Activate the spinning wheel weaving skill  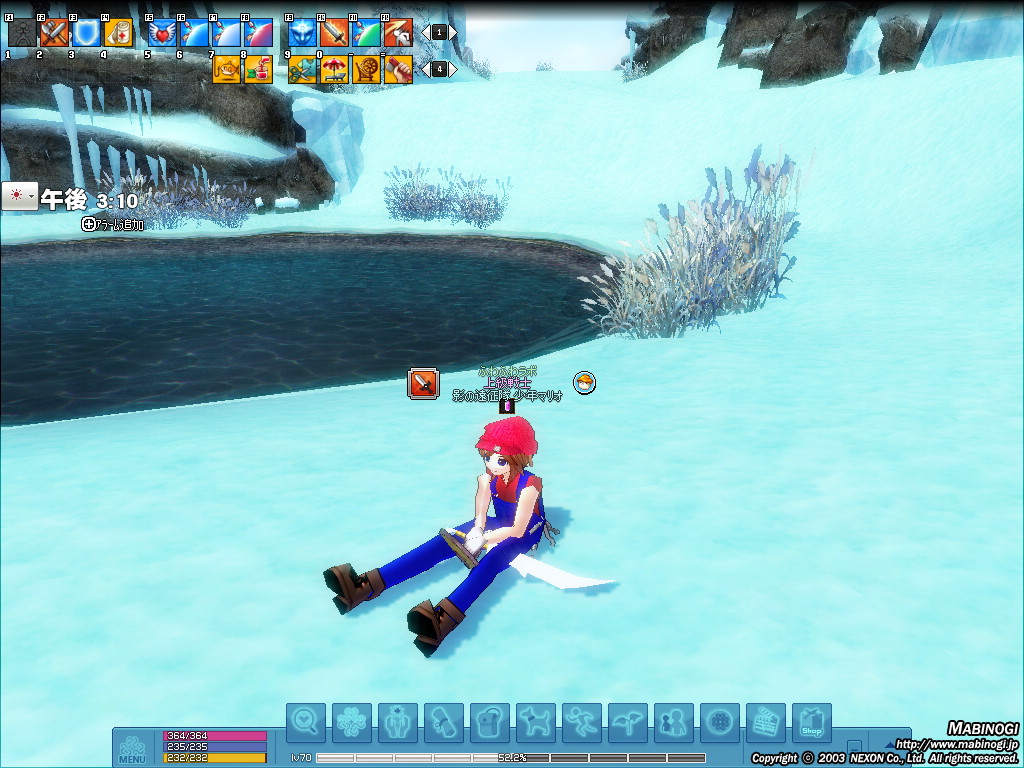366,69
